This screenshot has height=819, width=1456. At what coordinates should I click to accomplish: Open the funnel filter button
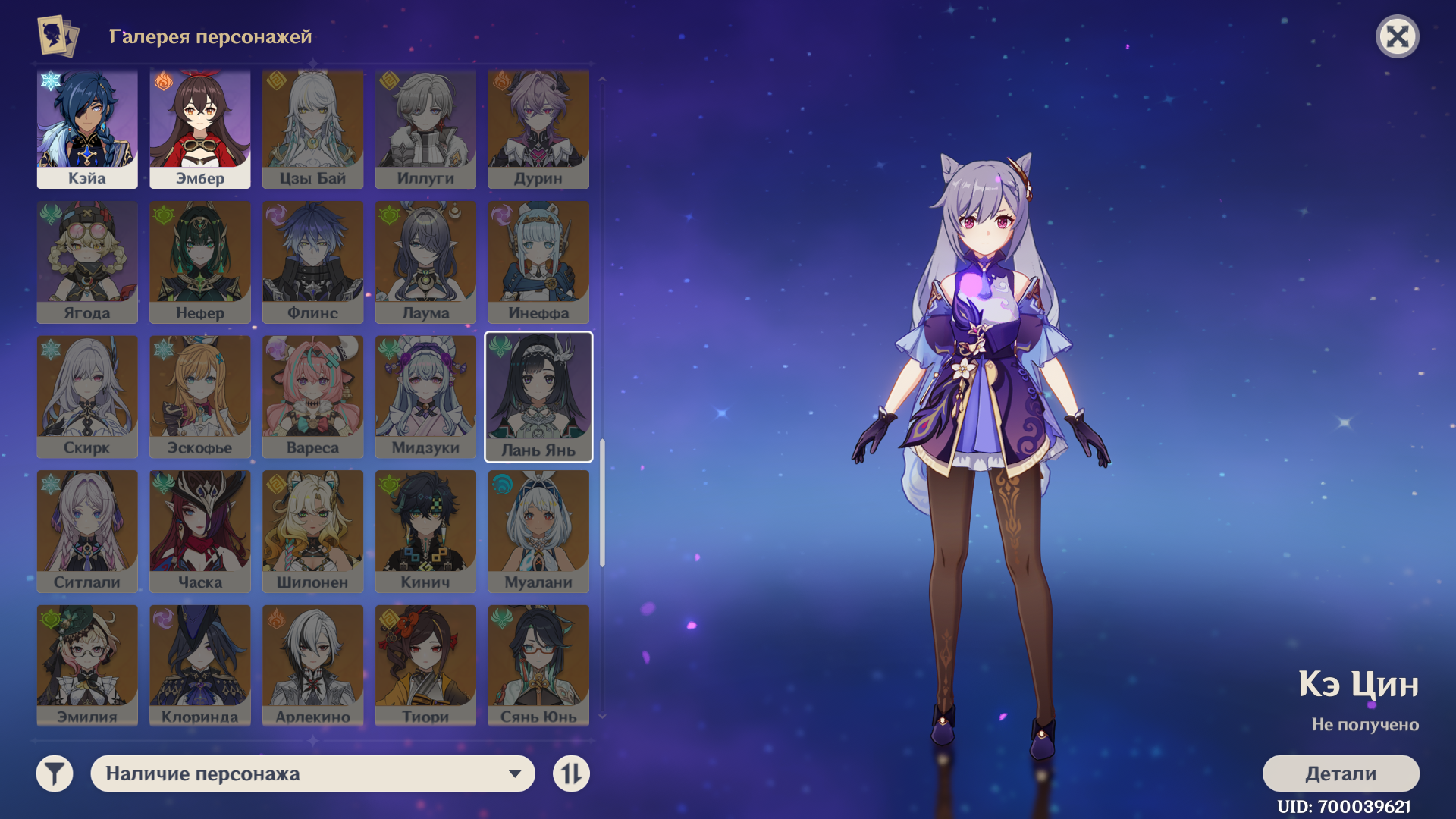[55, 773]
